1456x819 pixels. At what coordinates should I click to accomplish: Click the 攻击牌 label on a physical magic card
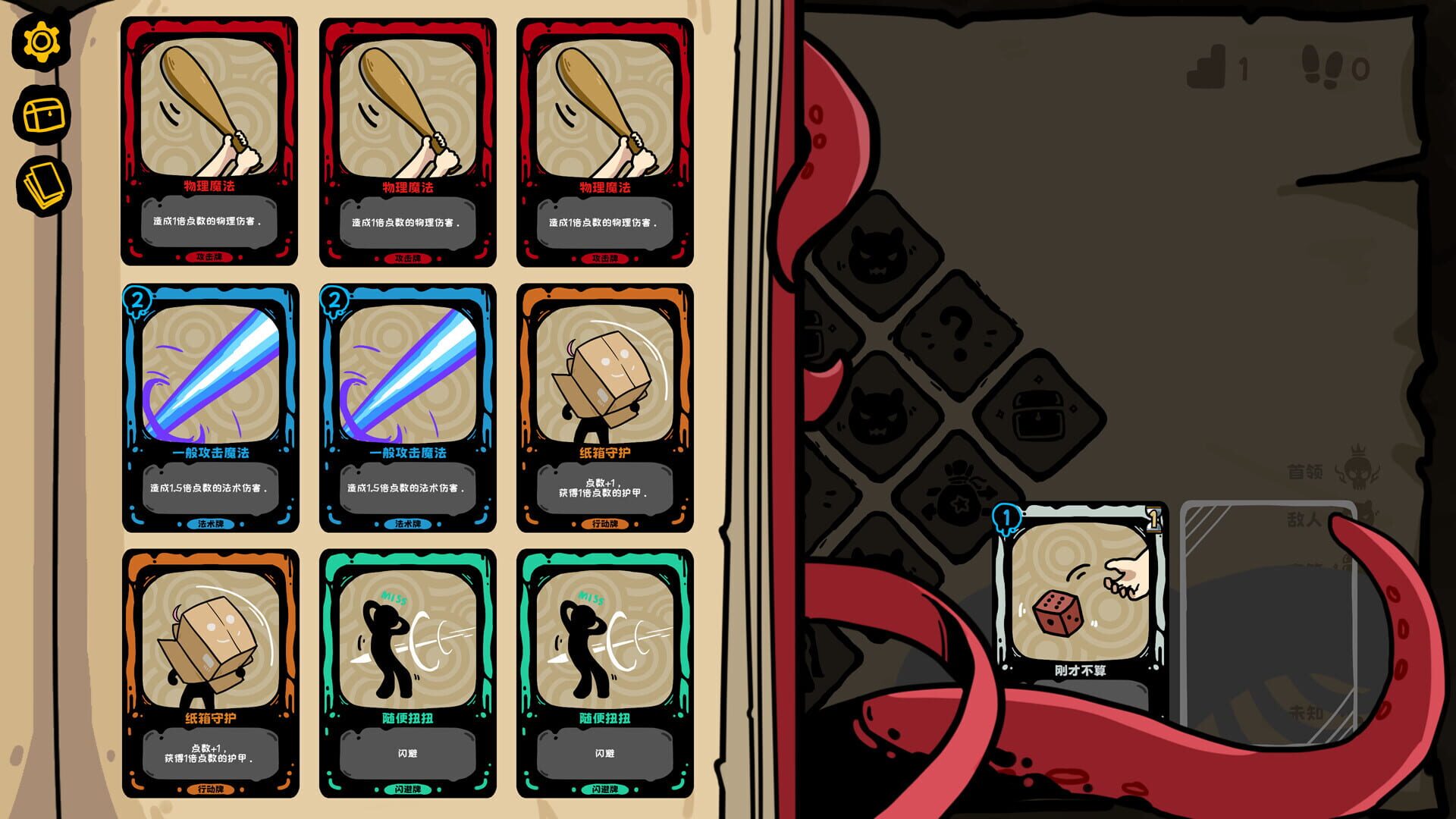(209, 257)
